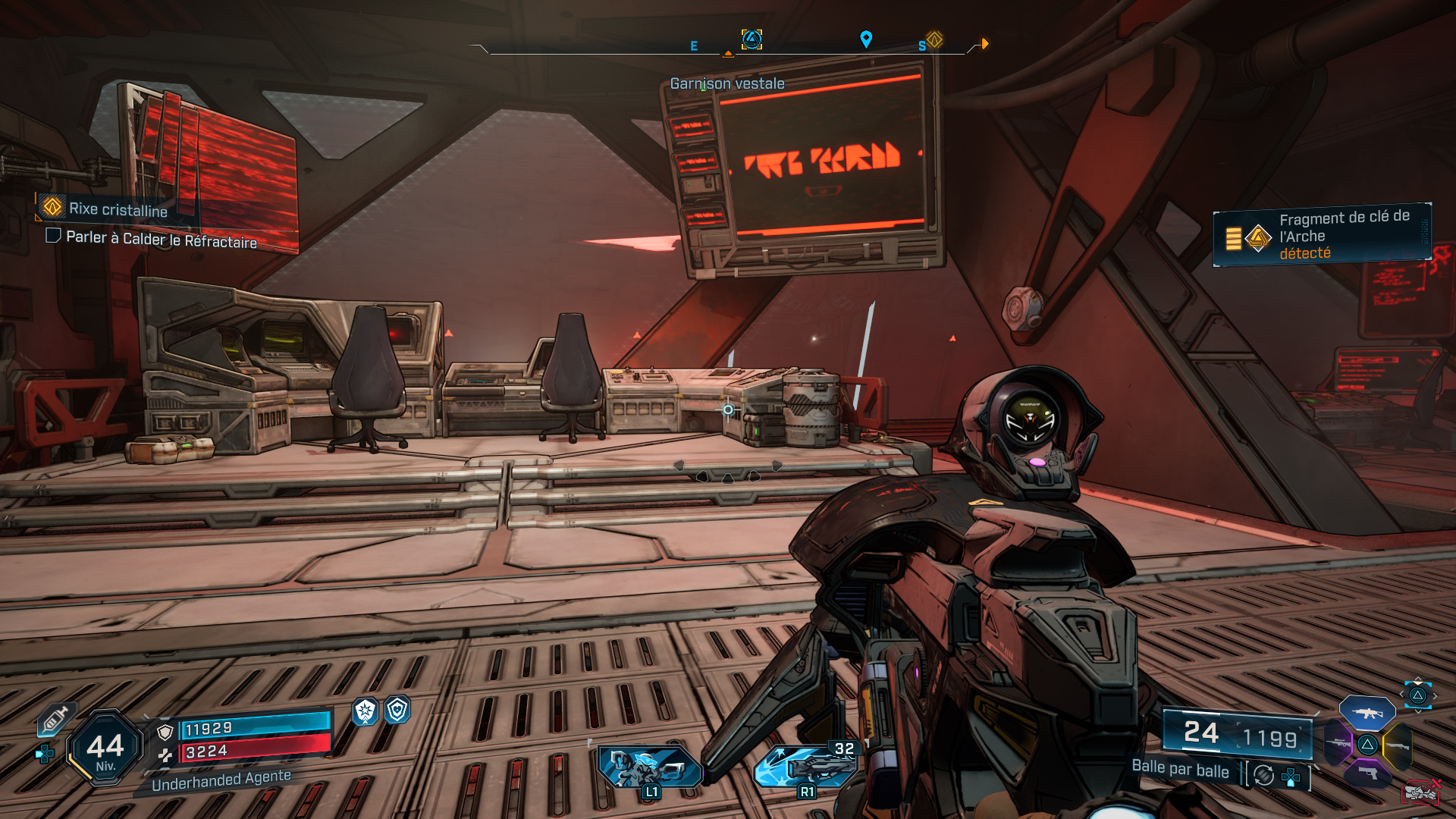
Task: Use the repair kit syringe icon
Action: 56,718
